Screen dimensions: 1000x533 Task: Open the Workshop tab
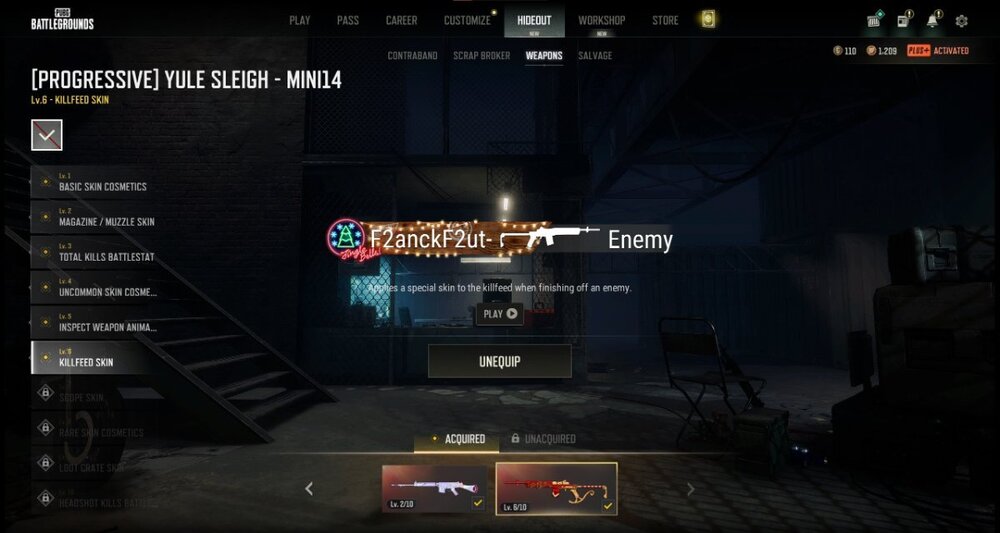coord(601,20)
